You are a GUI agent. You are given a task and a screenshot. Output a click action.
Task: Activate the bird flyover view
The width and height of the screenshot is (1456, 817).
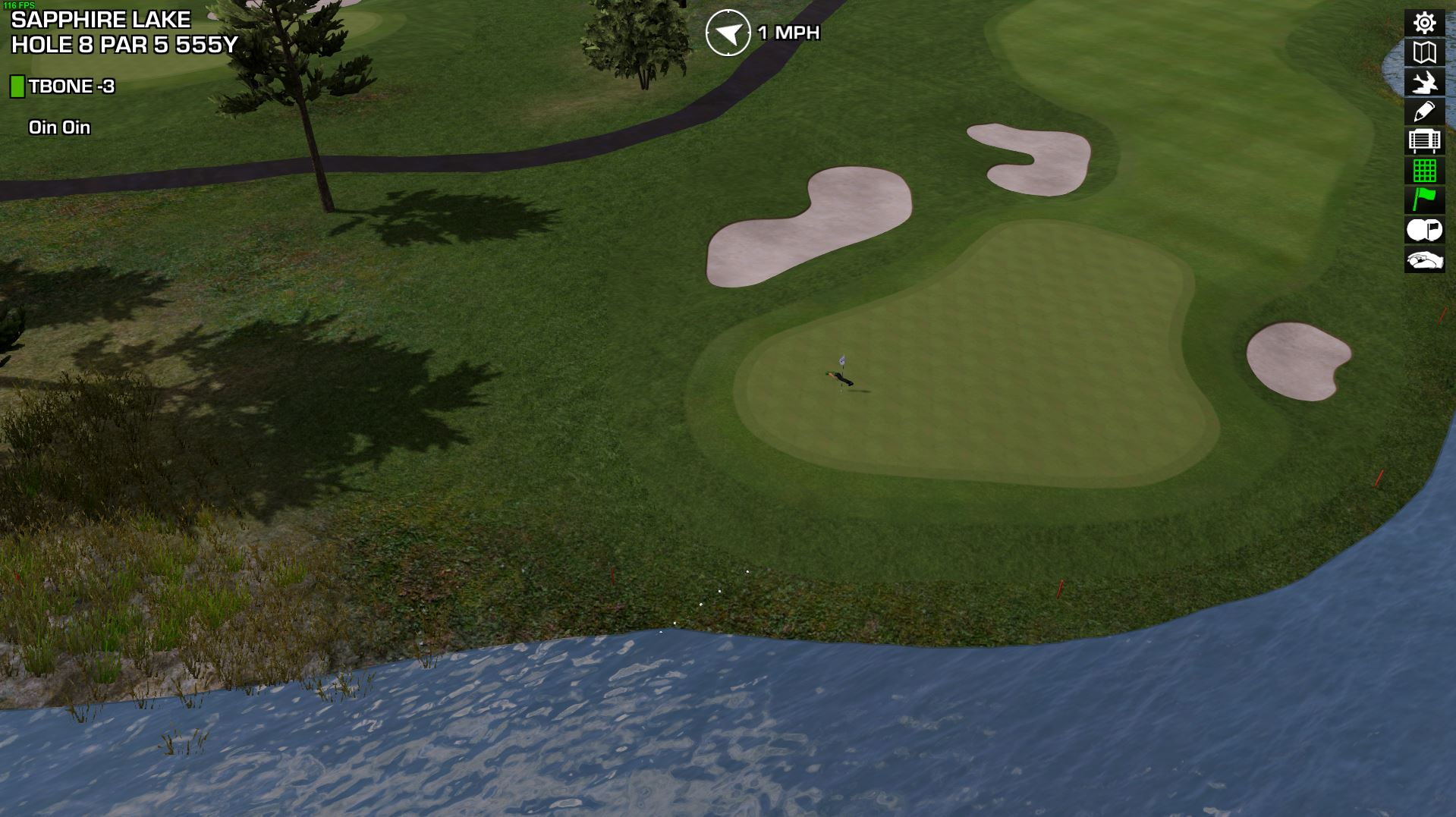pyautogui.click(x=1424, y=82)
